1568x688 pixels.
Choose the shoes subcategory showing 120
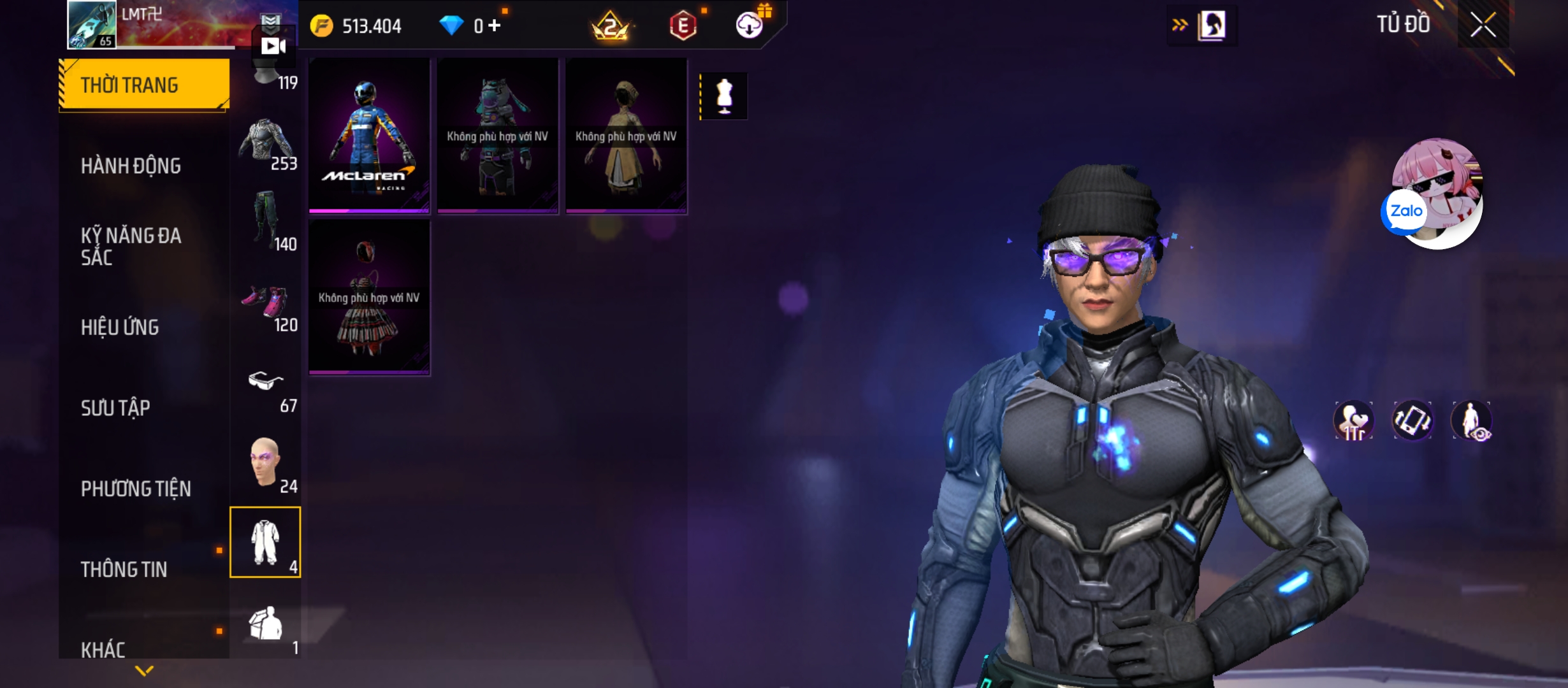[266, 307]
